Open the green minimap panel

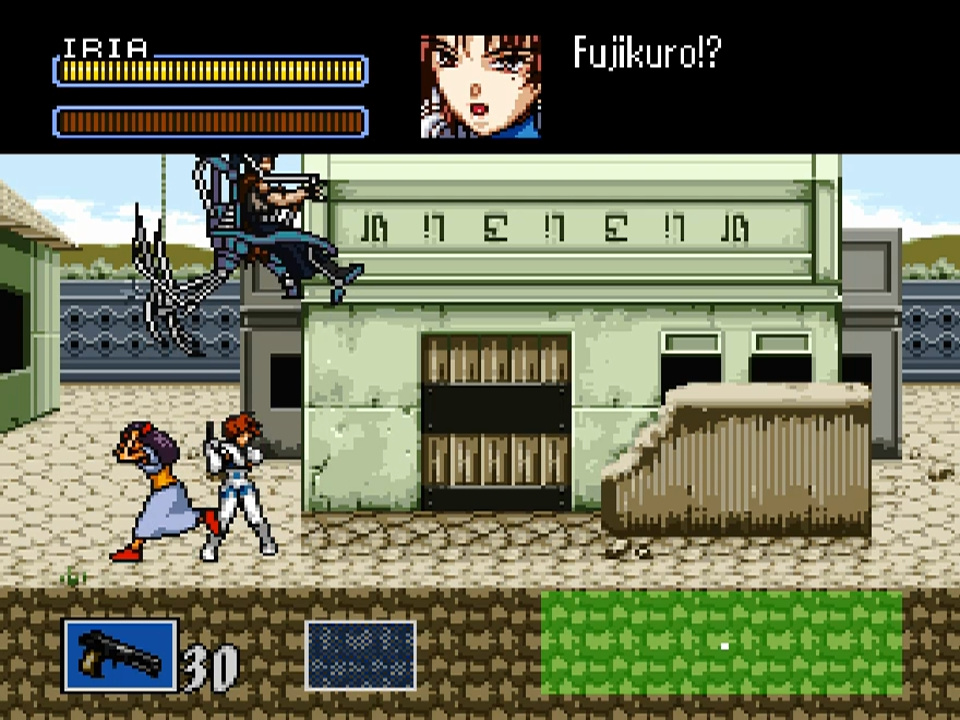click(721, 642)
